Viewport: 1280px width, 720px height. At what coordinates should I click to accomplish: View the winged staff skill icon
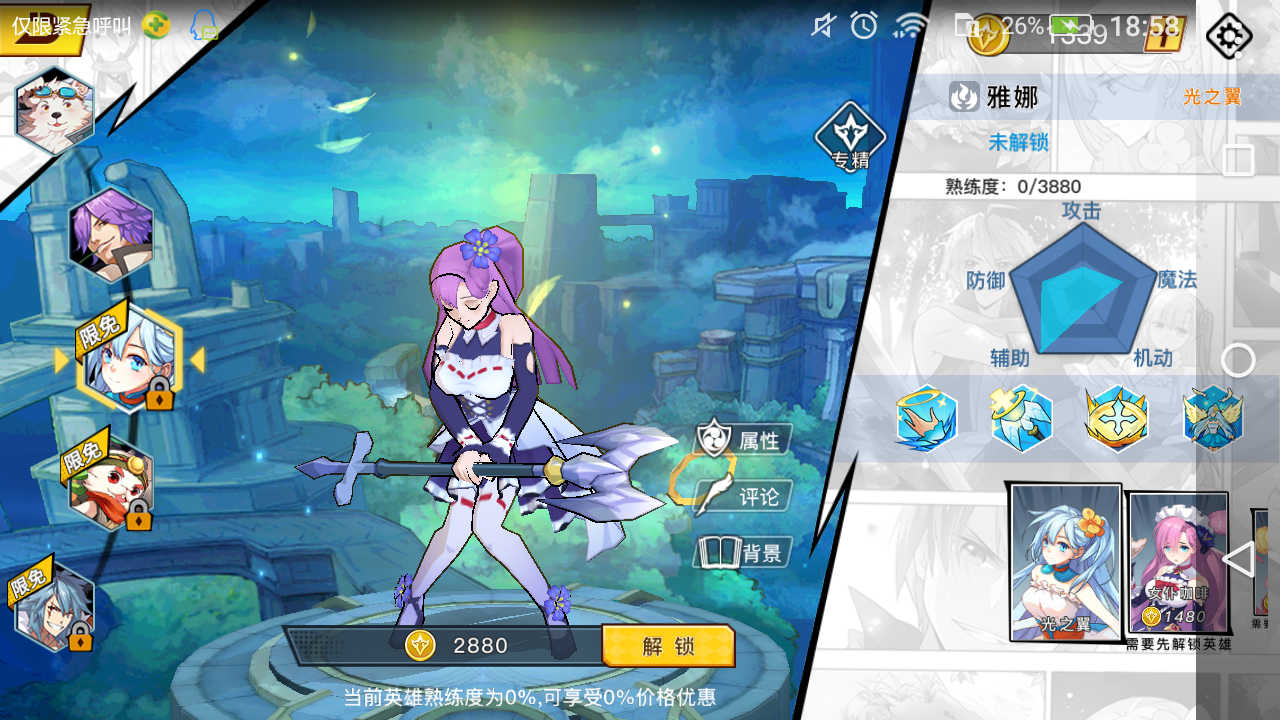[x=1022, y=418]
